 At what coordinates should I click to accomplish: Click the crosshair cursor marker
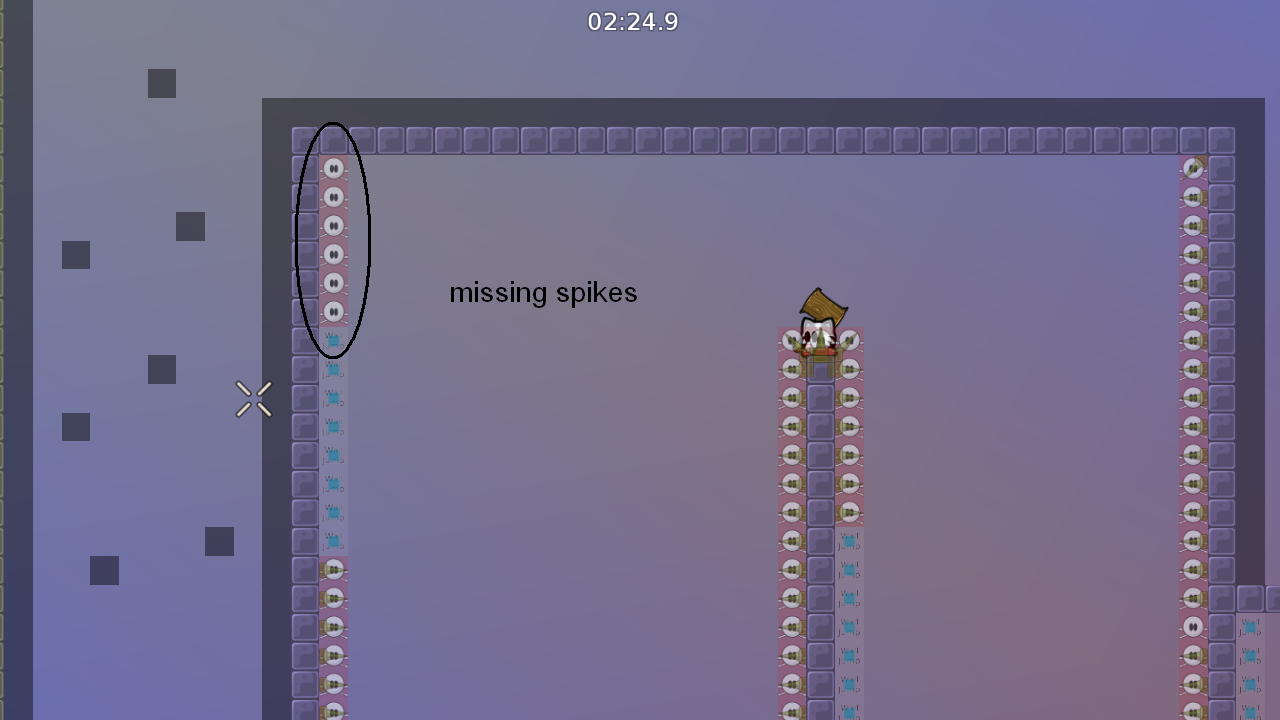(253, 399)
